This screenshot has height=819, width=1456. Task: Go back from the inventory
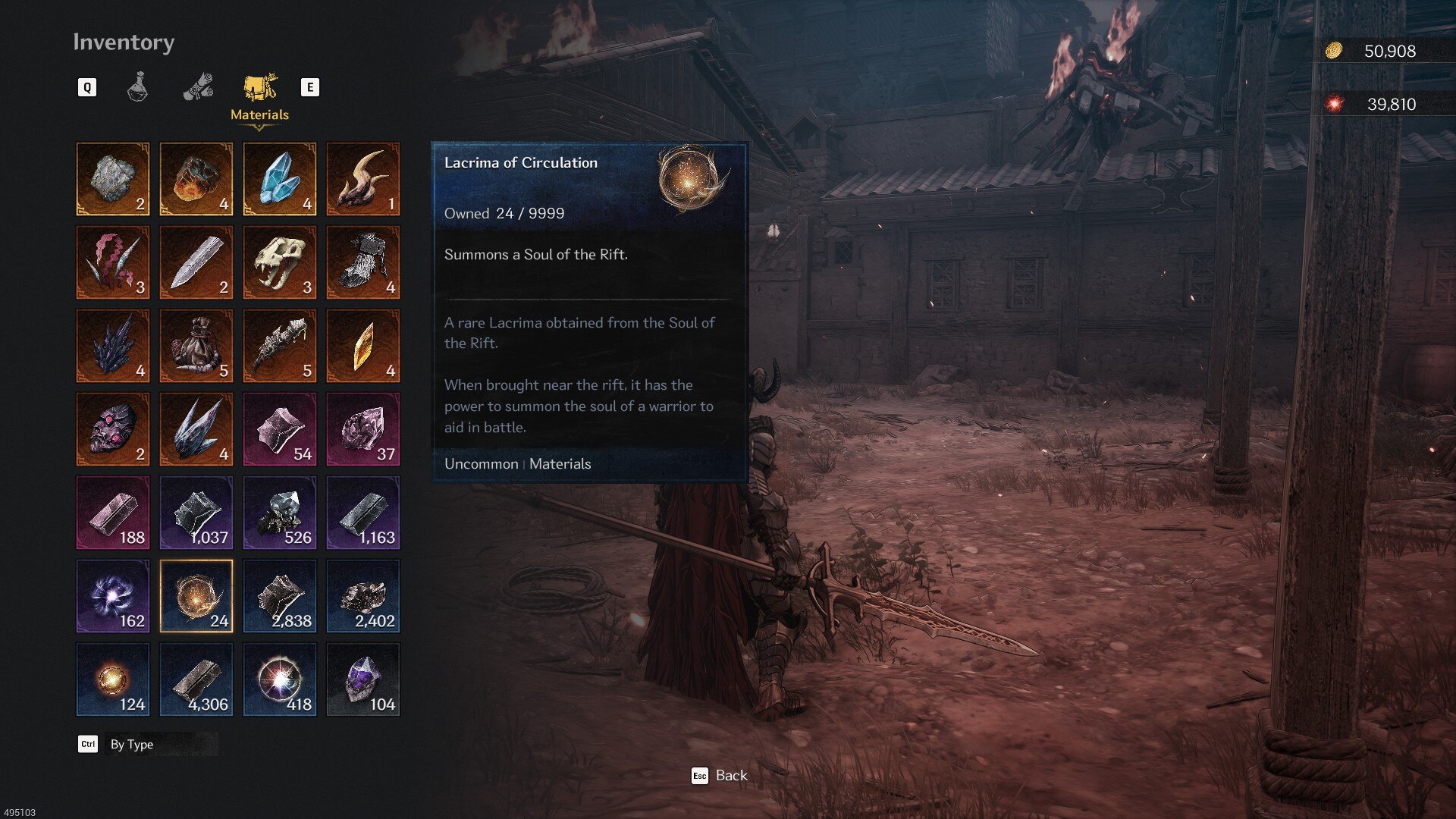pyautogui.click(x=719, y=775)
